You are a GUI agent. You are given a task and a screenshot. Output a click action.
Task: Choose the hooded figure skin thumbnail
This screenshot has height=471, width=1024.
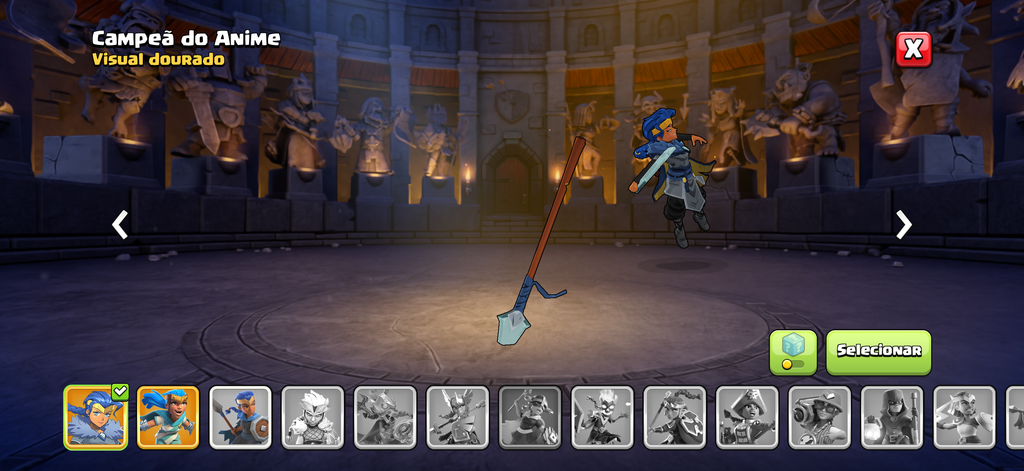coord(892,417)
